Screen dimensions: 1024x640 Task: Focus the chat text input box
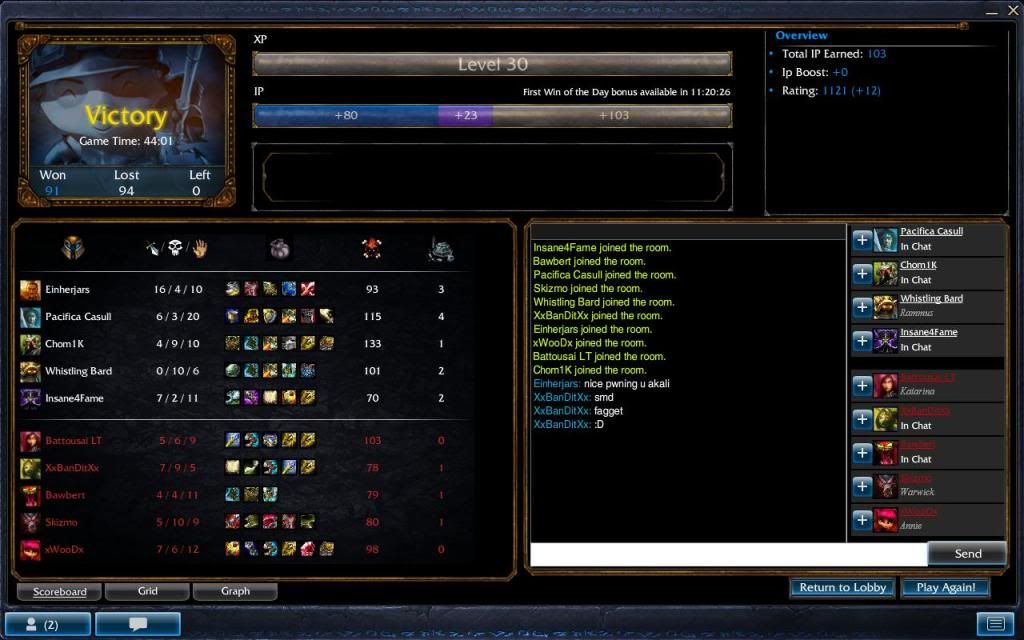(x=728, y=554)
